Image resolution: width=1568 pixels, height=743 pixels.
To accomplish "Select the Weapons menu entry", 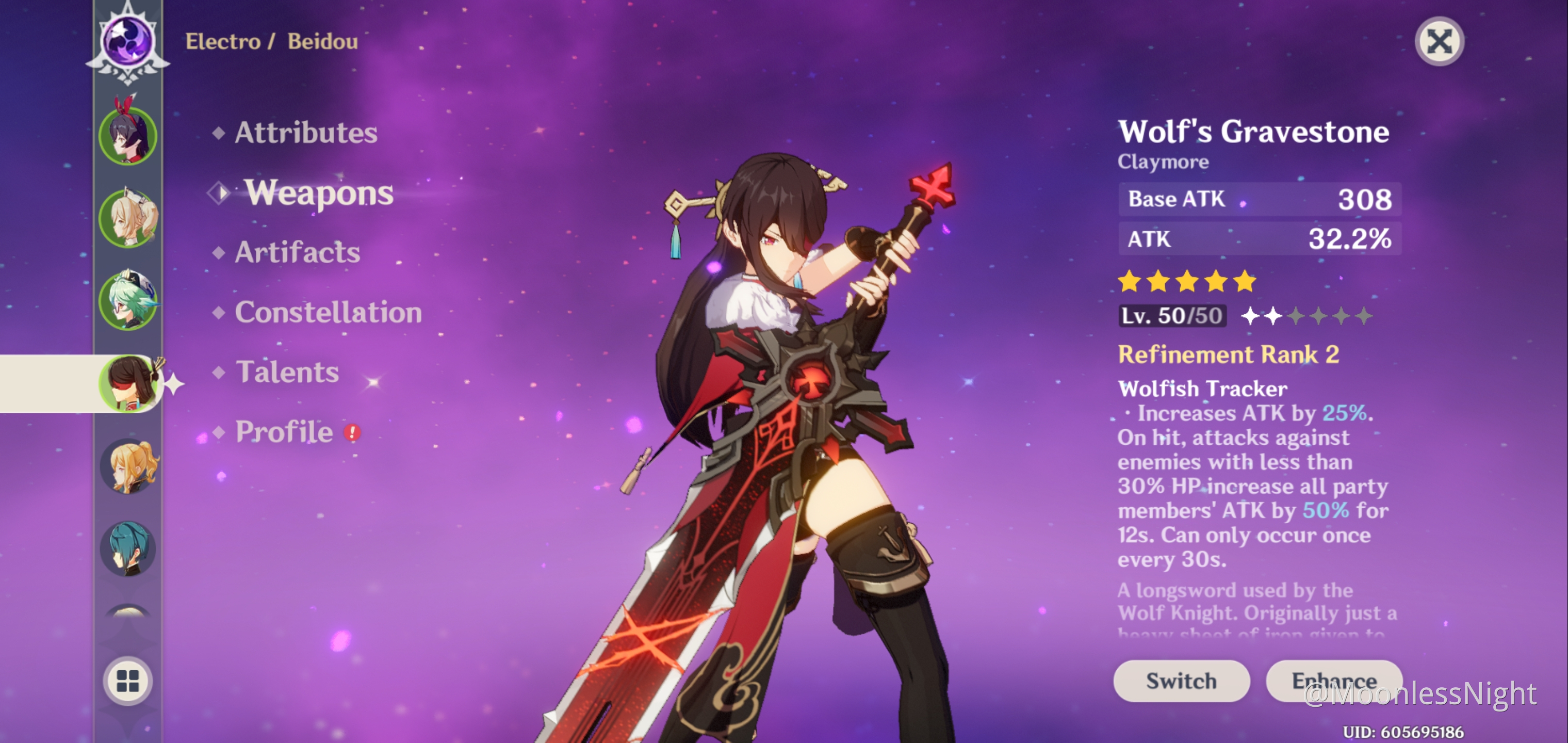I will point(318,193).
